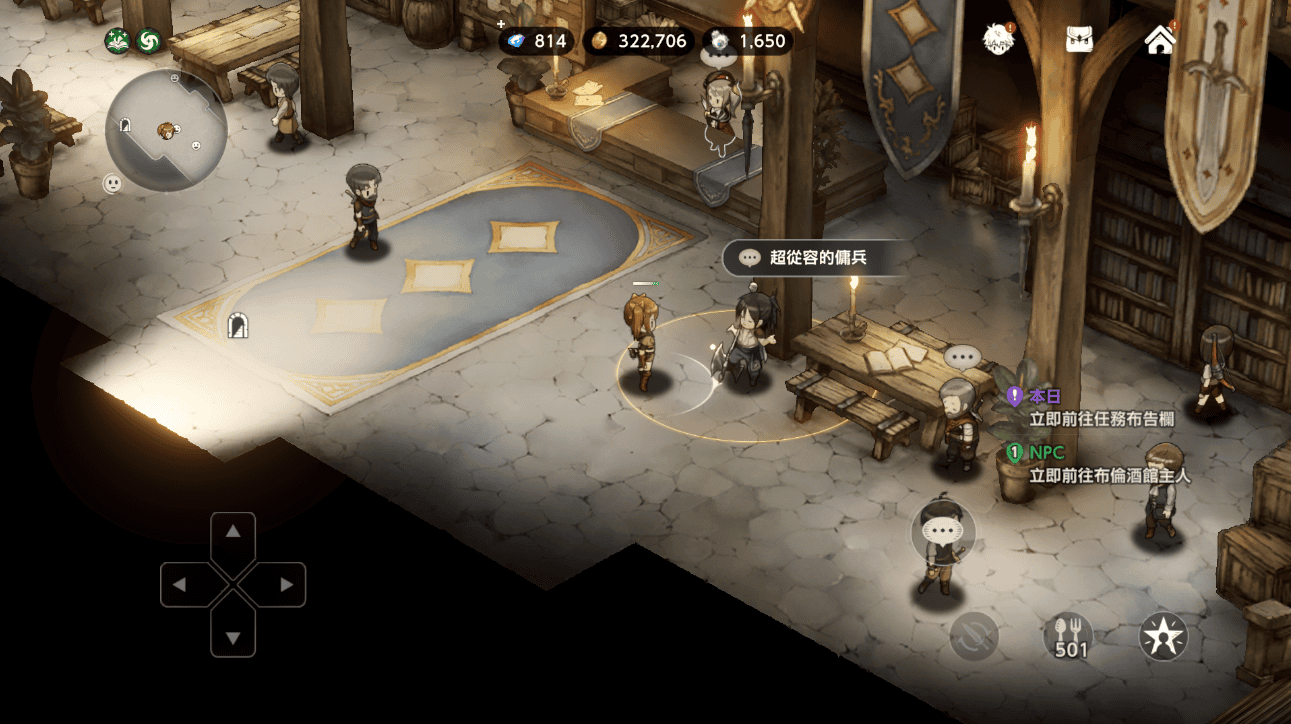This screenshot has width=1291, height=724.
Task: Click the smiley face button below minimap
Action: point(113,184)
